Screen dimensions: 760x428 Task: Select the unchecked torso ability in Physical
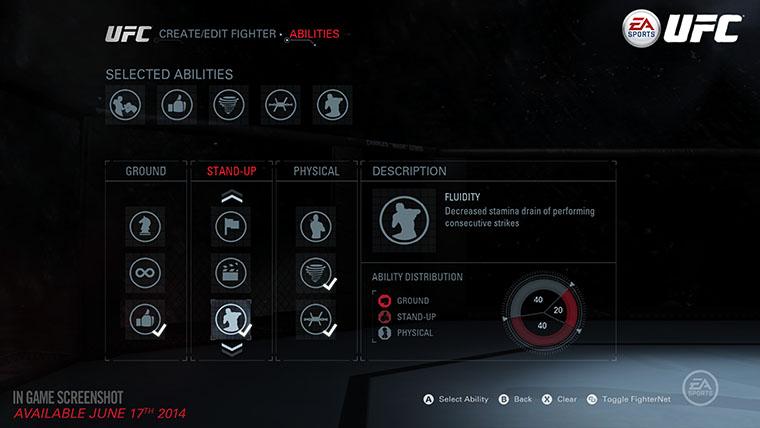pos(316,226)
